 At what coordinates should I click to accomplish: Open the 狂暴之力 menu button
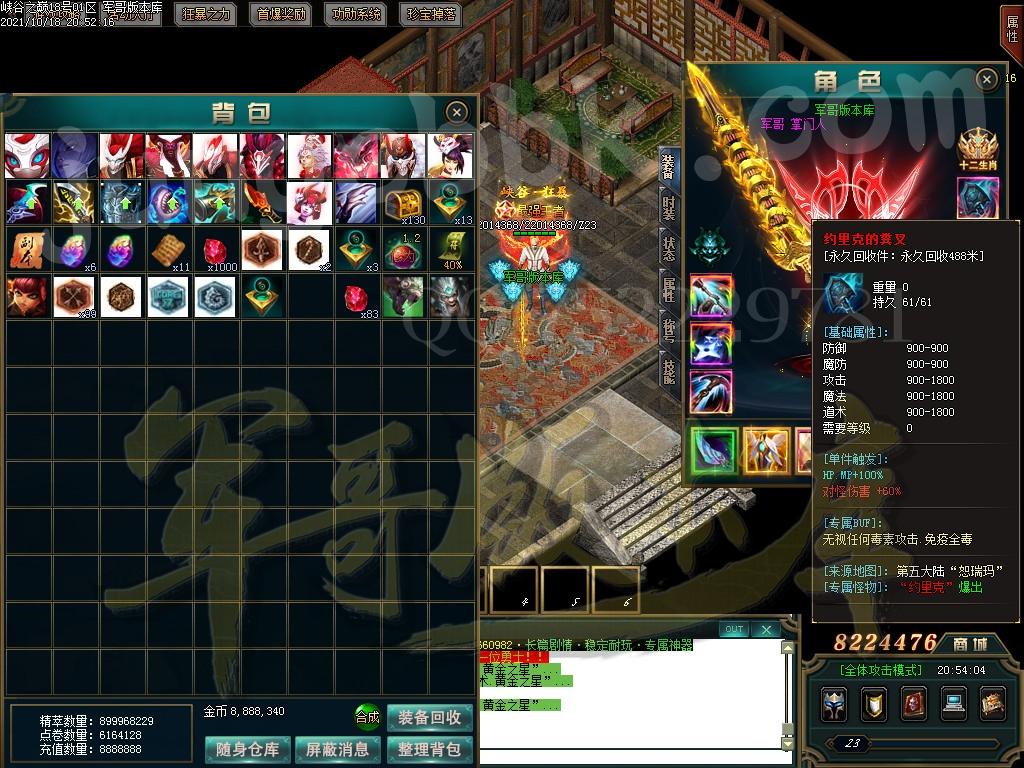tap(206, 14)
